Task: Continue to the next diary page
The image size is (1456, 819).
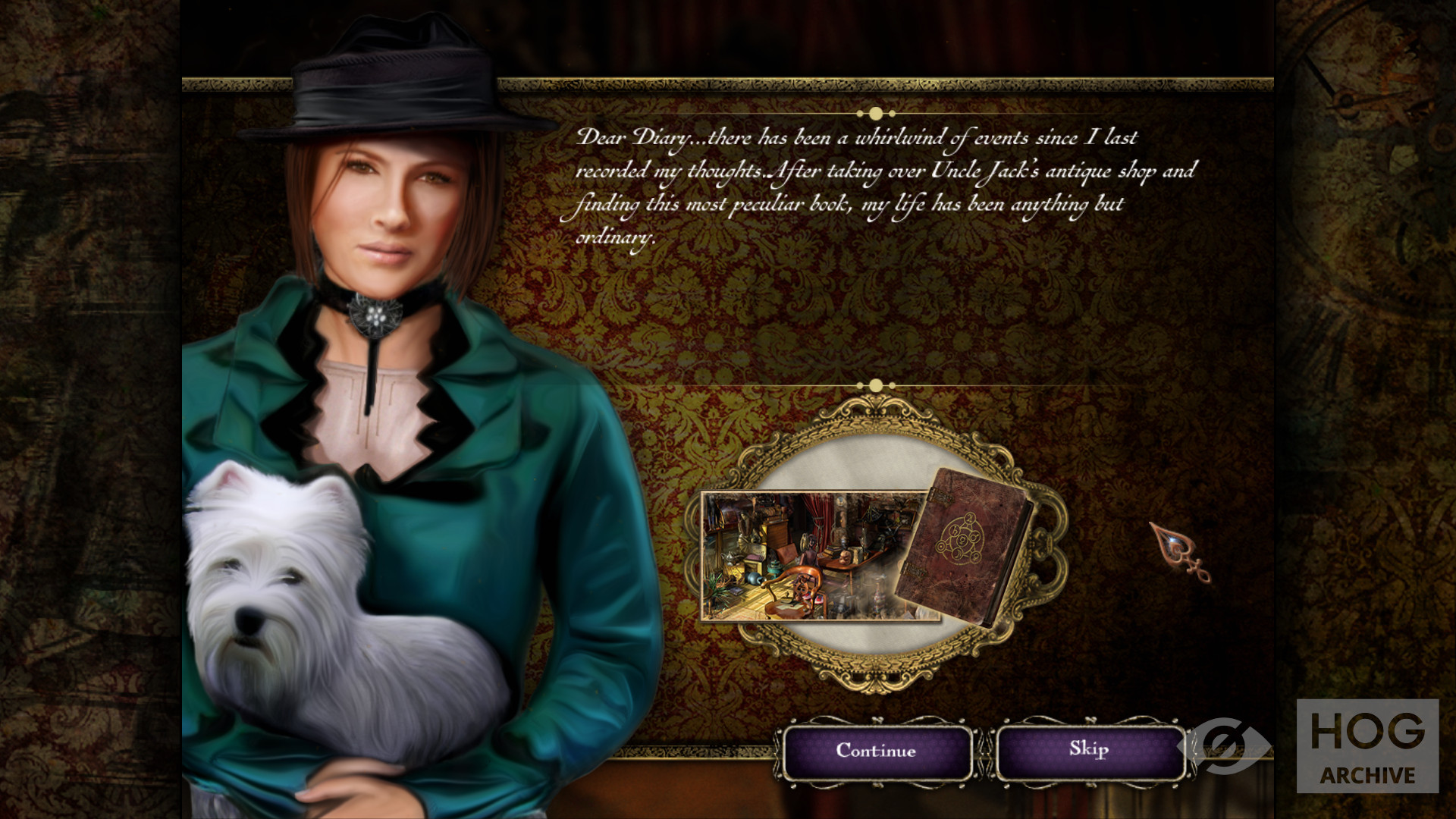Action: (876, 751)
